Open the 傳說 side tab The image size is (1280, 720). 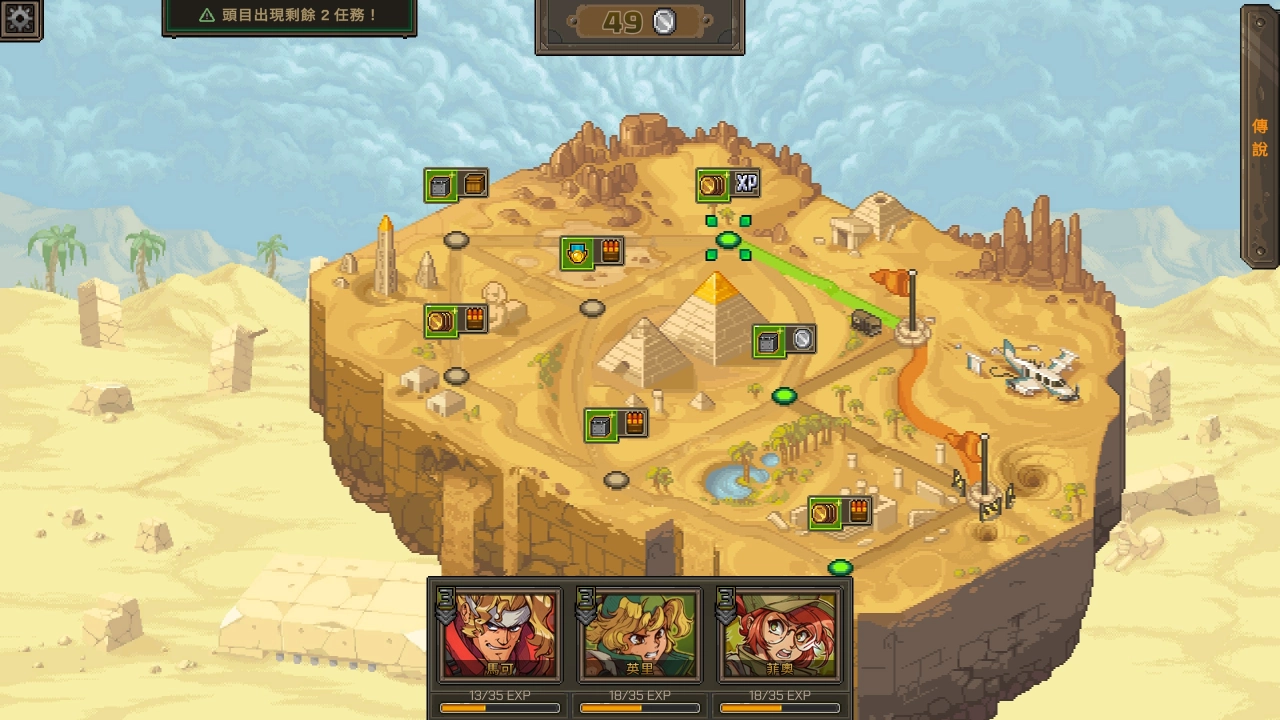click(x=1260, y=137)
